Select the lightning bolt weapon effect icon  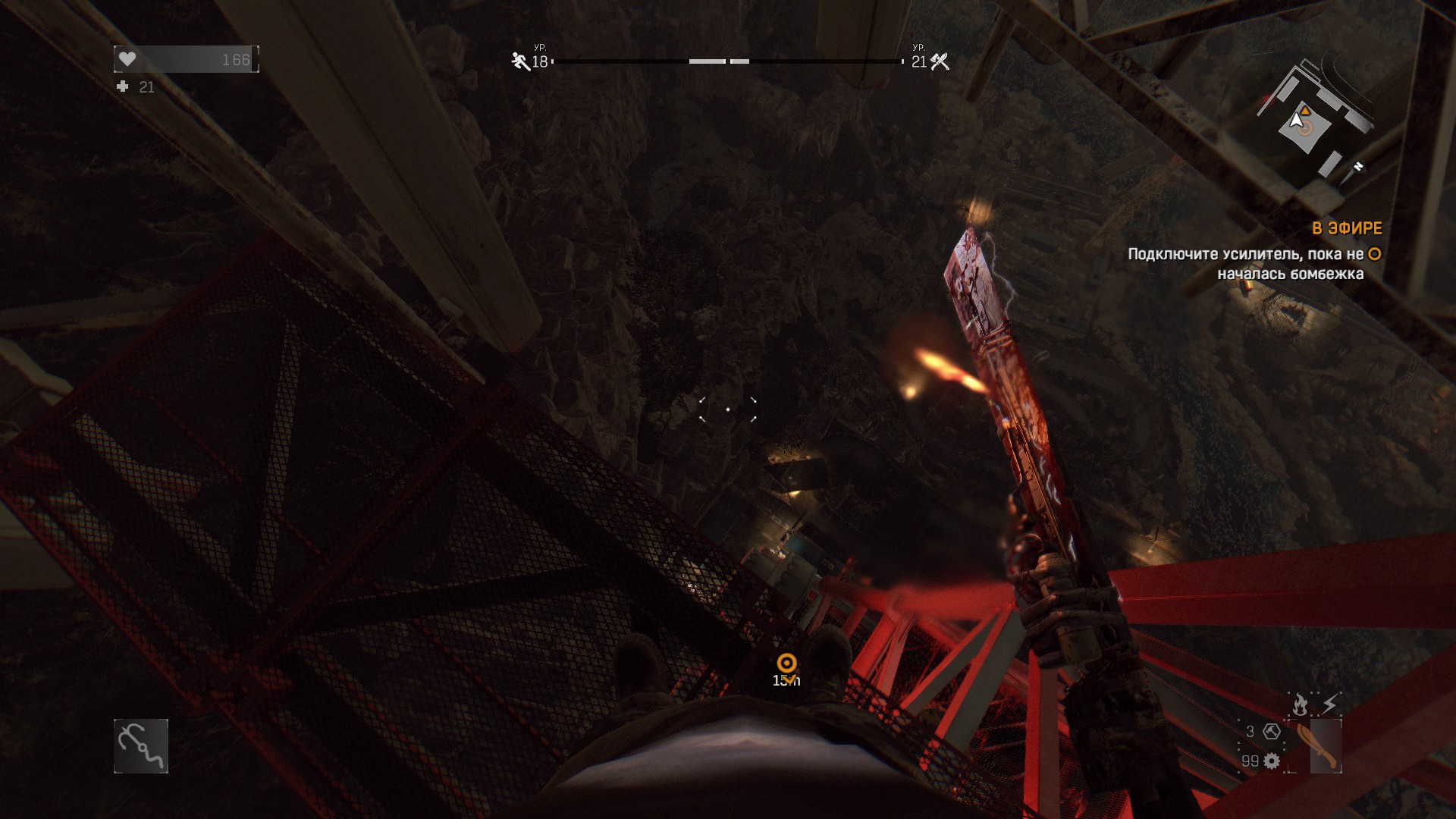click(1330, 704)
